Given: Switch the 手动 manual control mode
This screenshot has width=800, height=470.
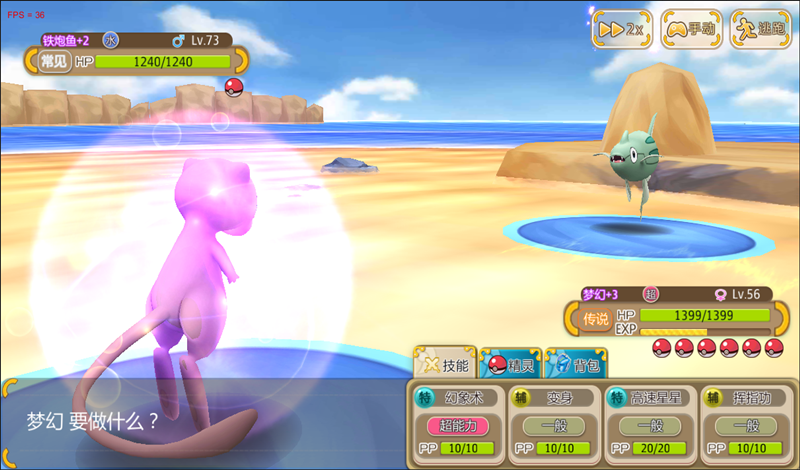Looking at the screenshot, I should (x=692, y=30).
